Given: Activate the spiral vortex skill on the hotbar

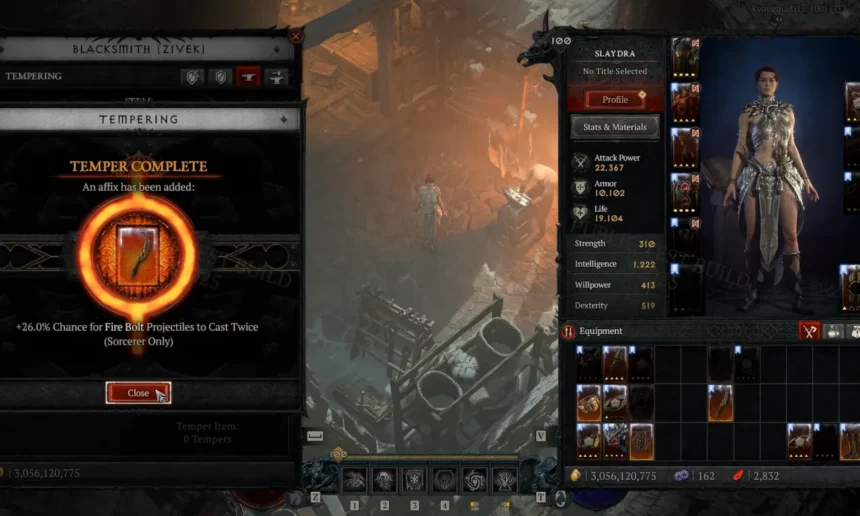Looking at the screenshot, I should pos(475,480).
